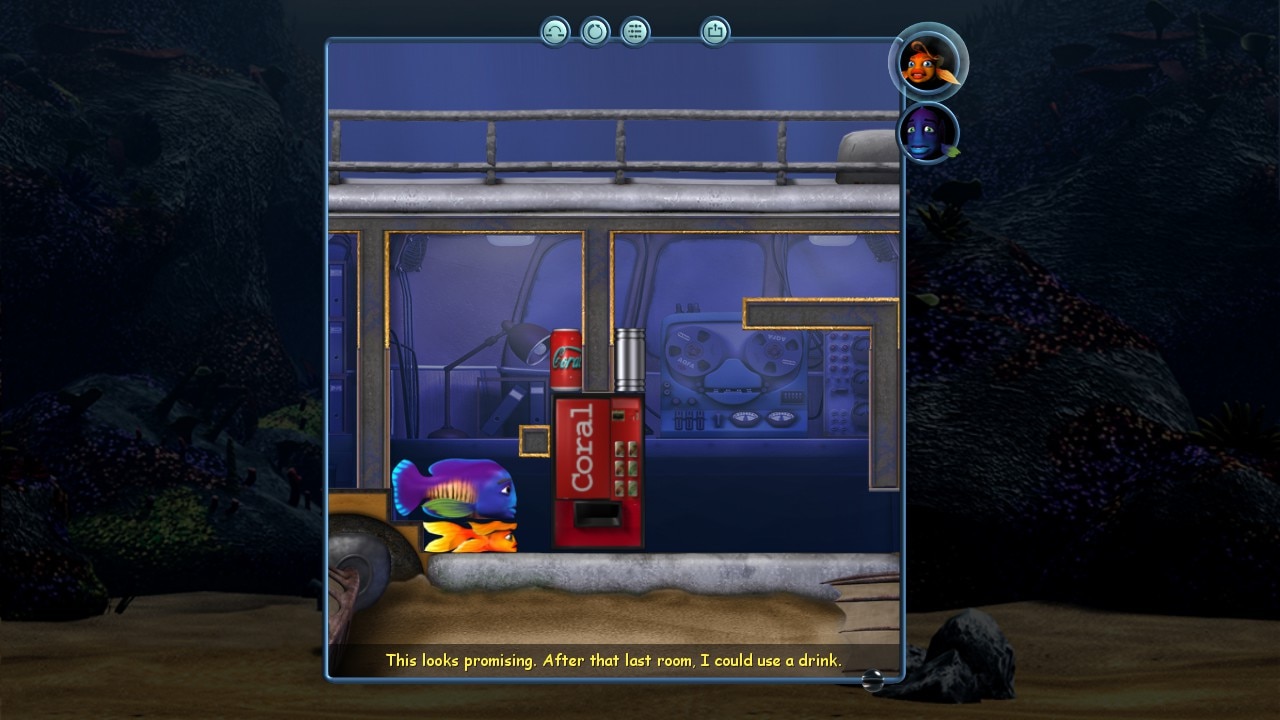Click the undo move button
The image size is (1280, 720).
555,32
